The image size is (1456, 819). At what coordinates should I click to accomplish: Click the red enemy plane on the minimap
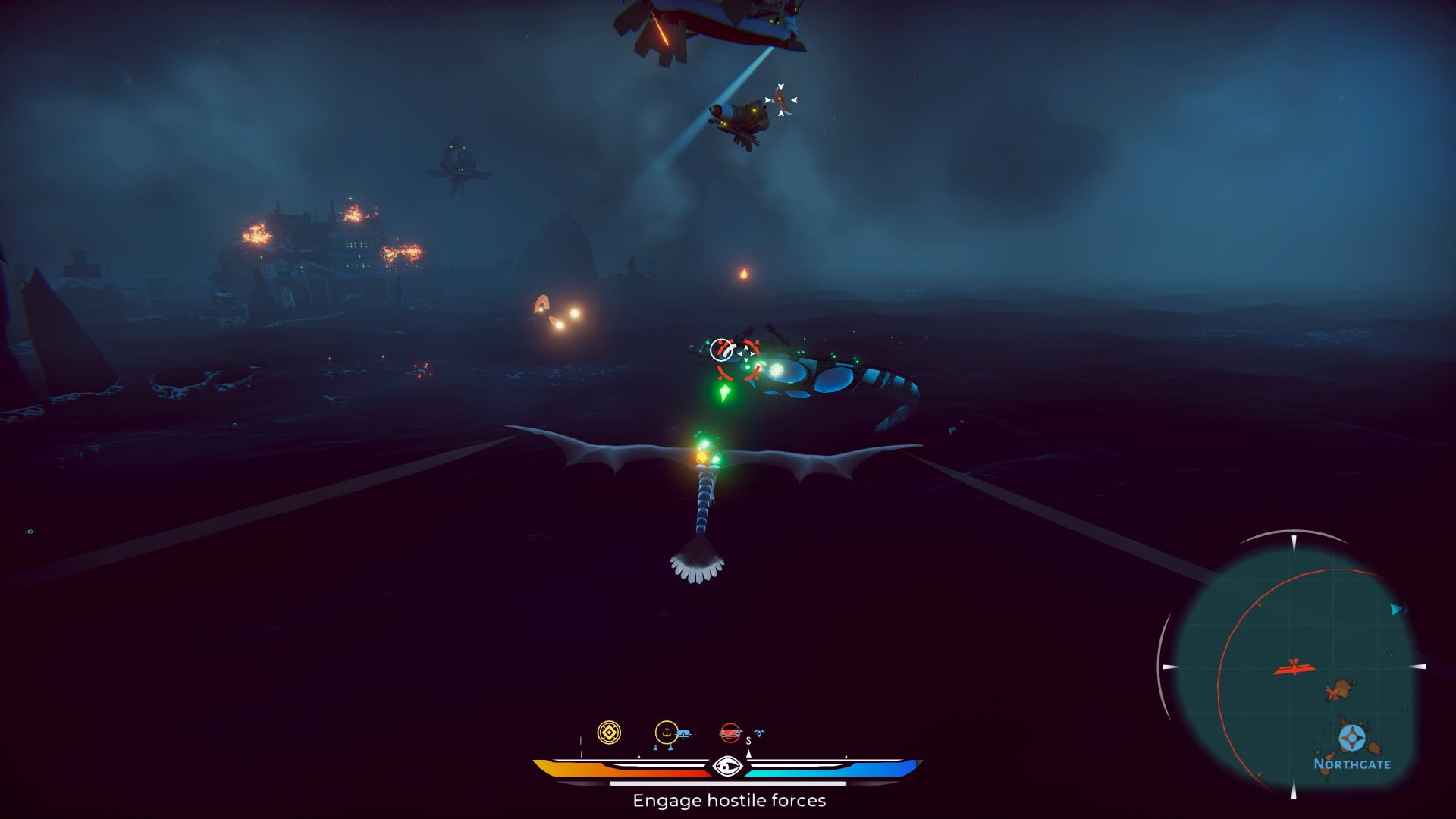pos(1294,667)
